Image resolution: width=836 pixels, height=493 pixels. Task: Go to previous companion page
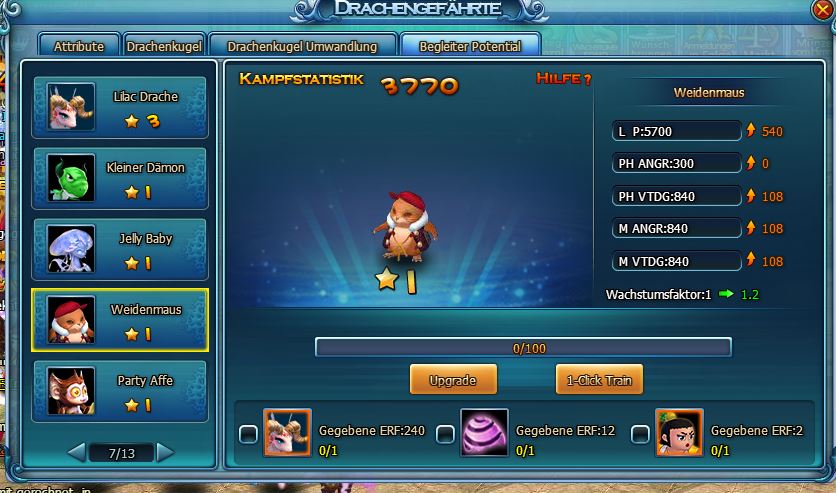(x=77, y=452)
